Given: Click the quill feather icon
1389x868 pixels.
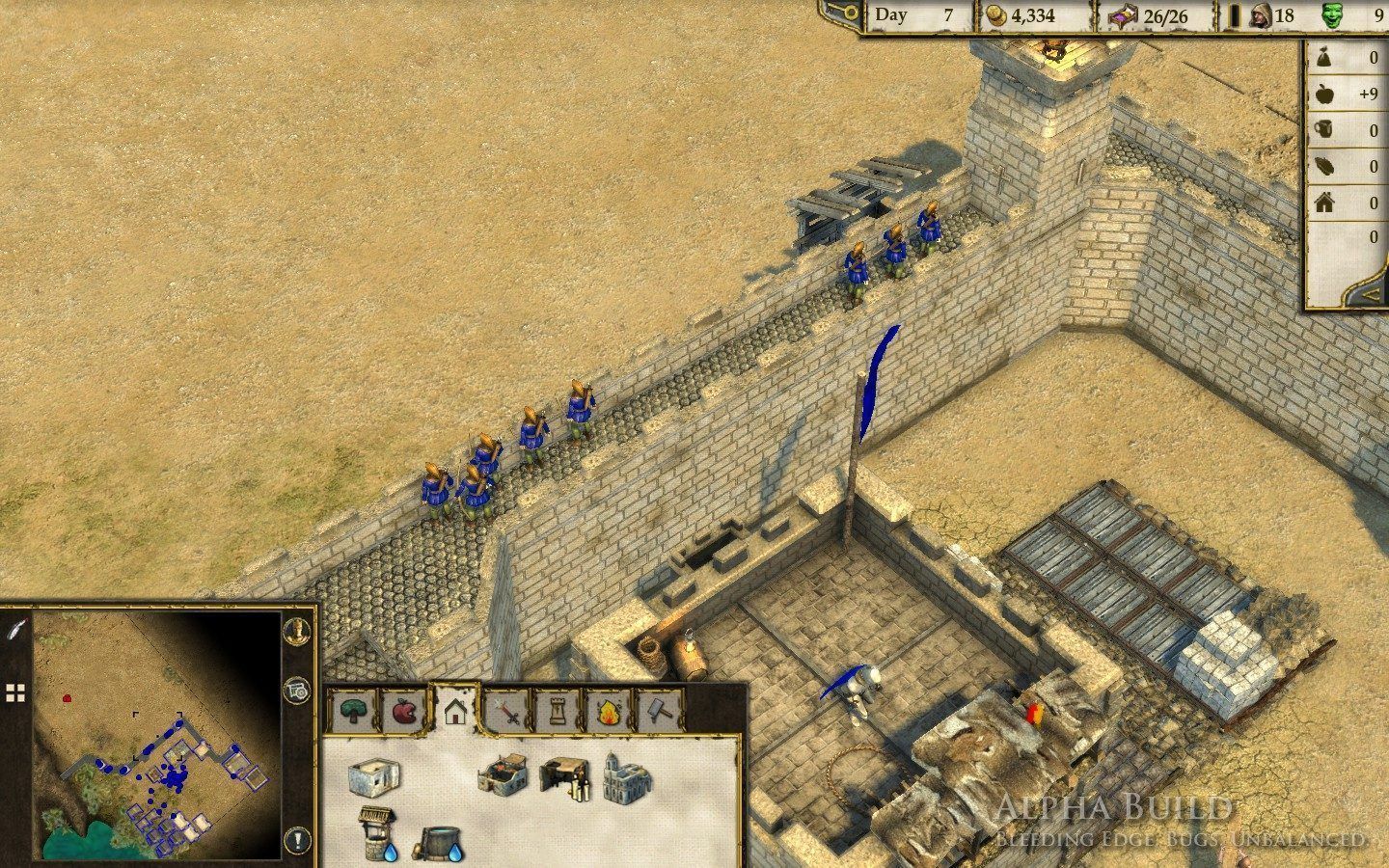Looking at the screenshot, I should click(x=14, y=629).
